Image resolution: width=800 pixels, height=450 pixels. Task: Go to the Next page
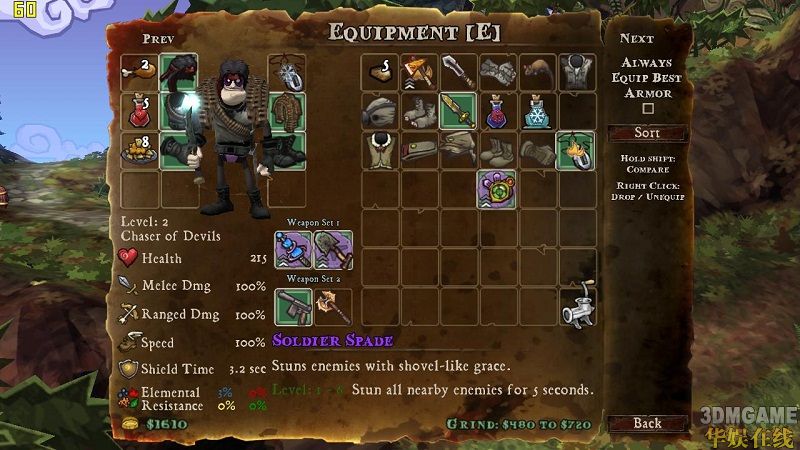[637, 39]
